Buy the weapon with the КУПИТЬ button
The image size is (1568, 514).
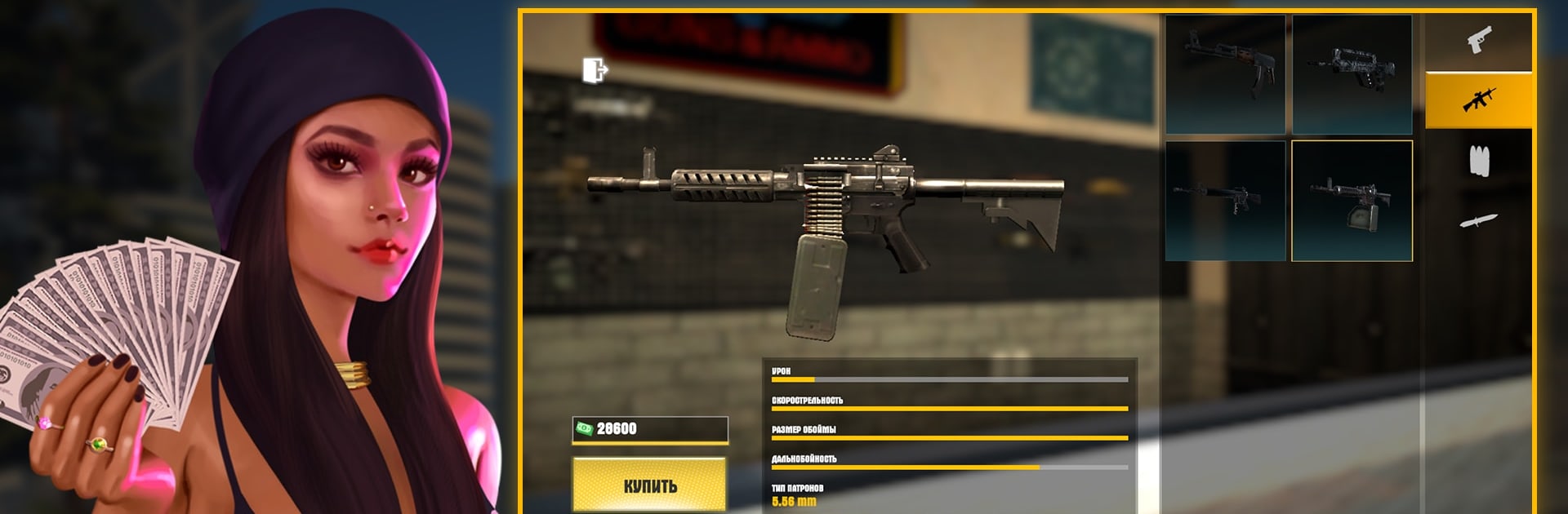click(x=649, y=485)
